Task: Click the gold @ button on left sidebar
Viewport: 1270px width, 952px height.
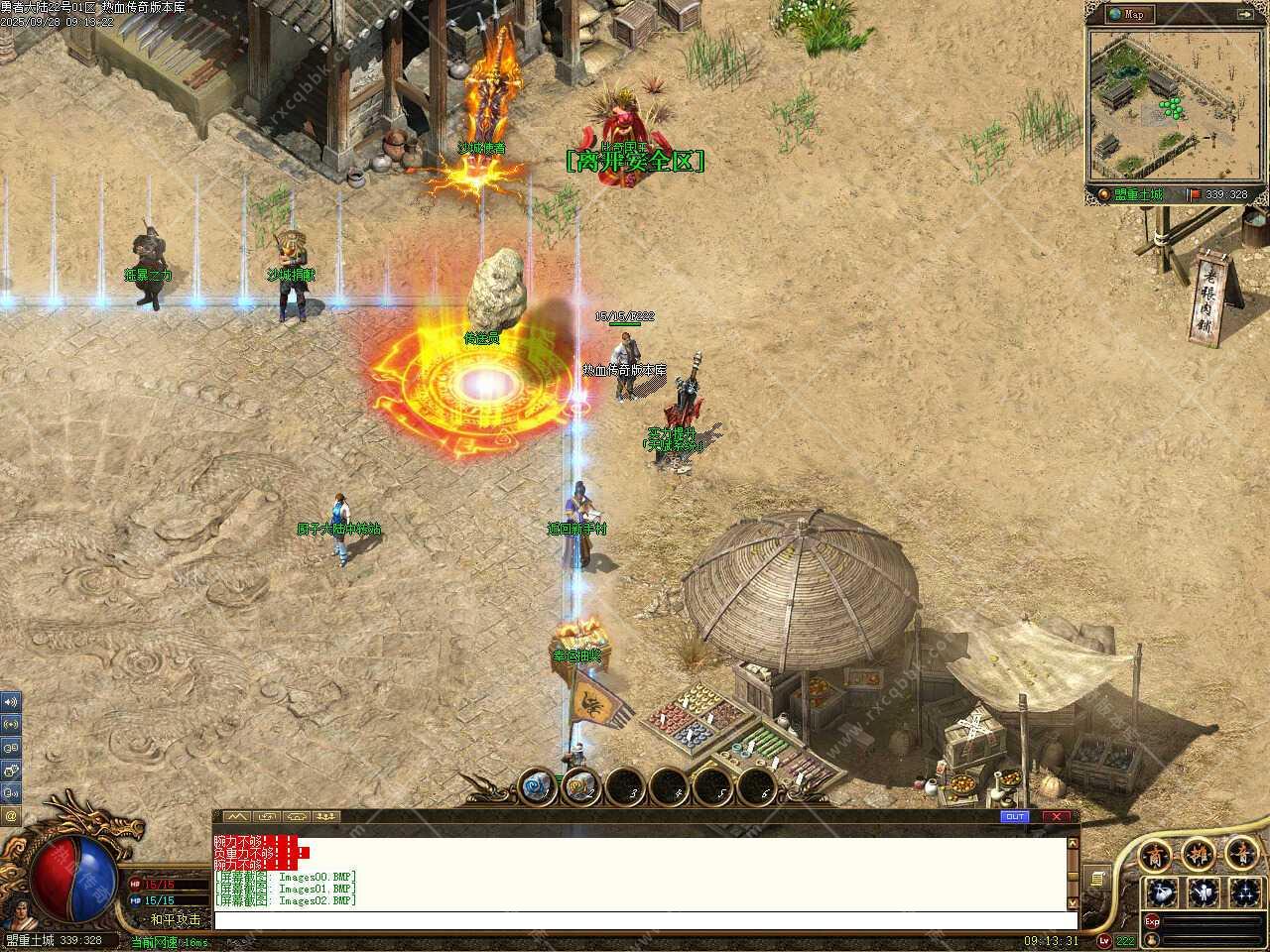Action: click(11, 815)
